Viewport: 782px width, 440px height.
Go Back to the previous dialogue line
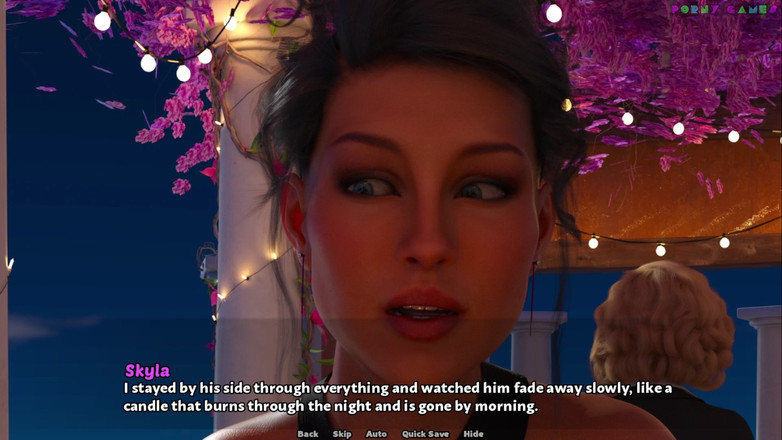point(308,434)
